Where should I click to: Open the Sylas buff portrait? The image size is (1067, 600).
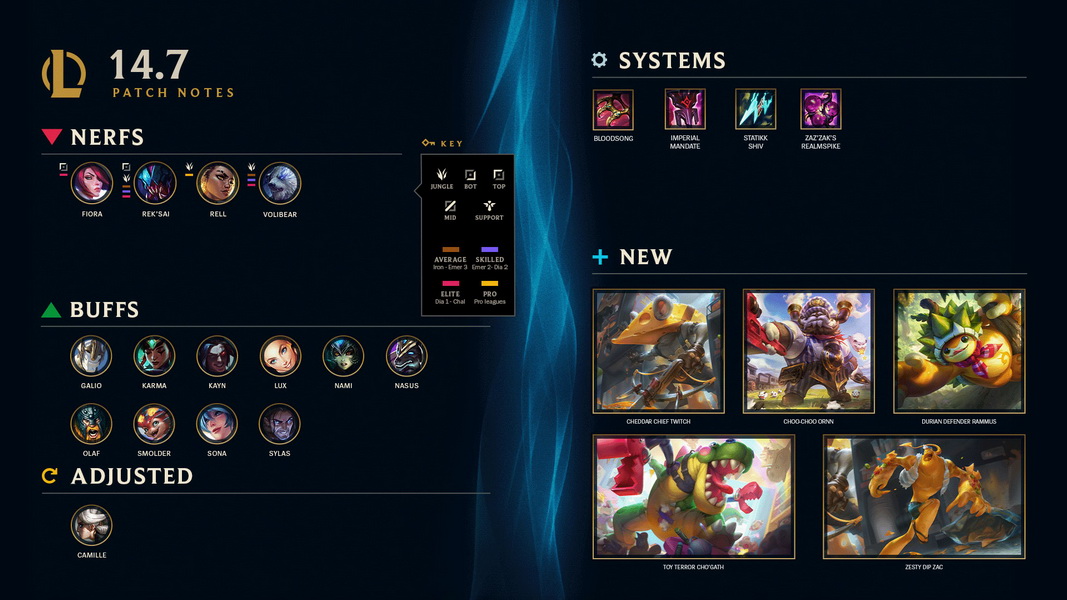[x=280, y=424]
